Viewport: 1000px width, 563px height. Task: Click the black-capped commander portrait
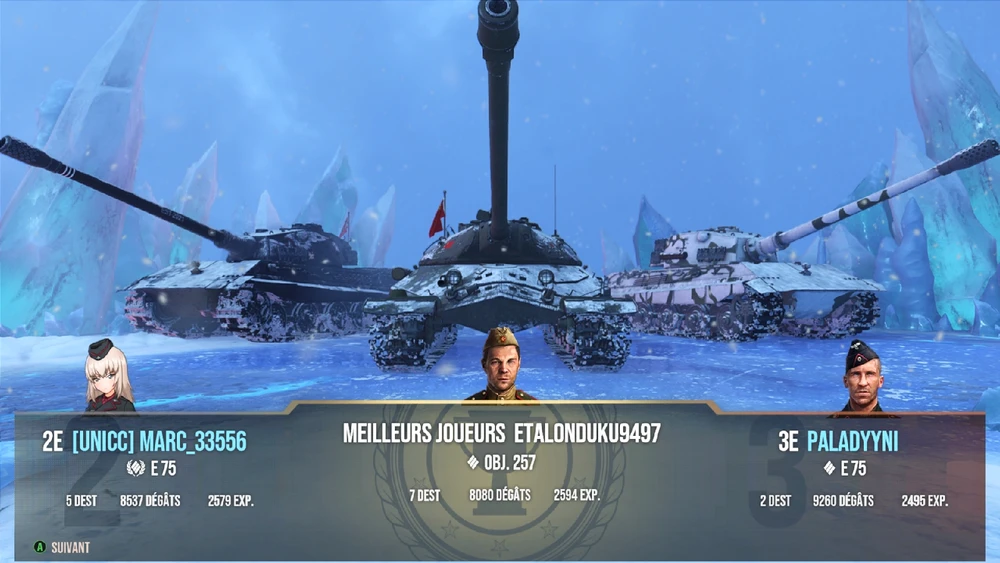[861, 377]
